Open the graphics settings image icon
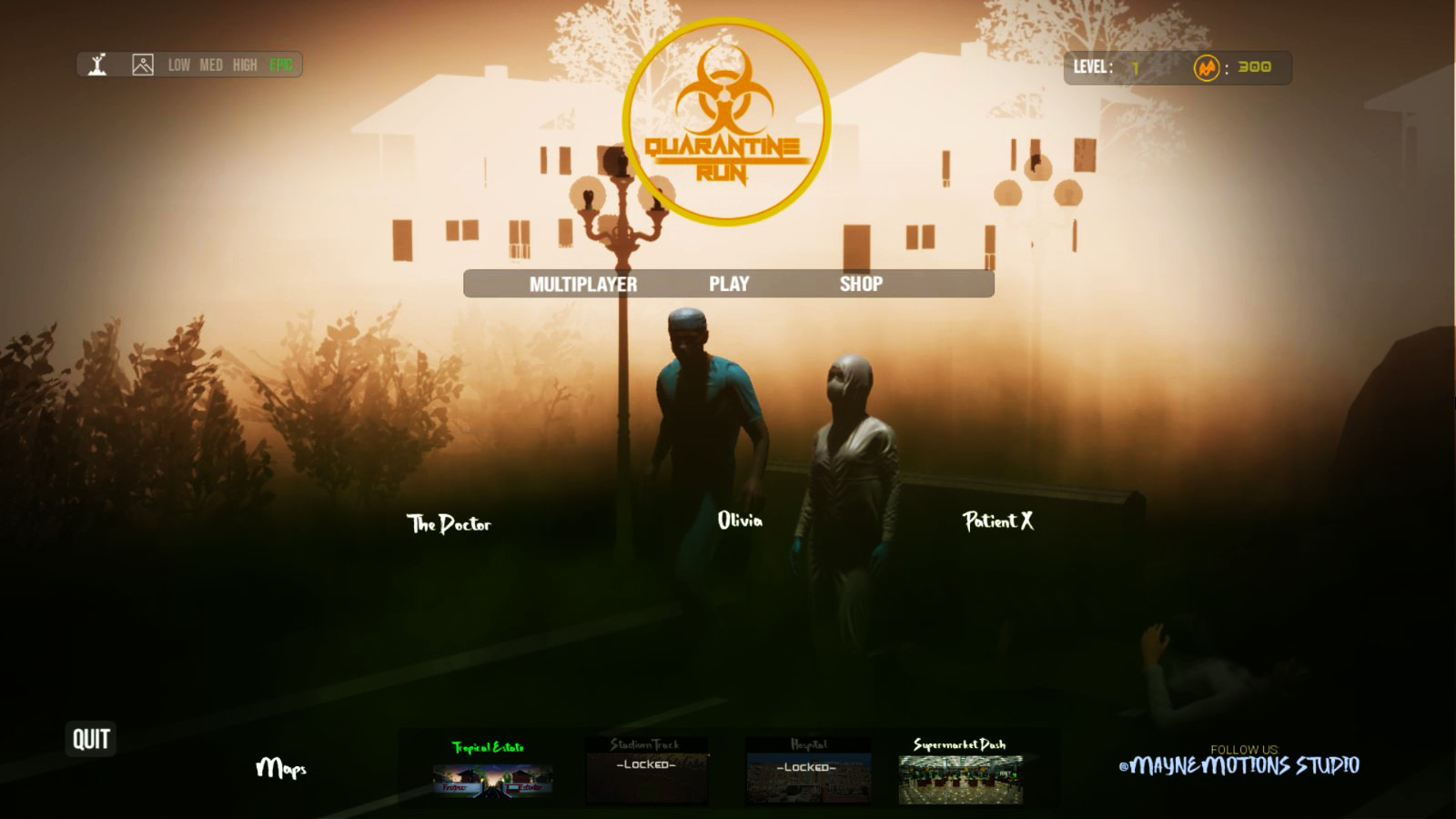 point(141,65)
